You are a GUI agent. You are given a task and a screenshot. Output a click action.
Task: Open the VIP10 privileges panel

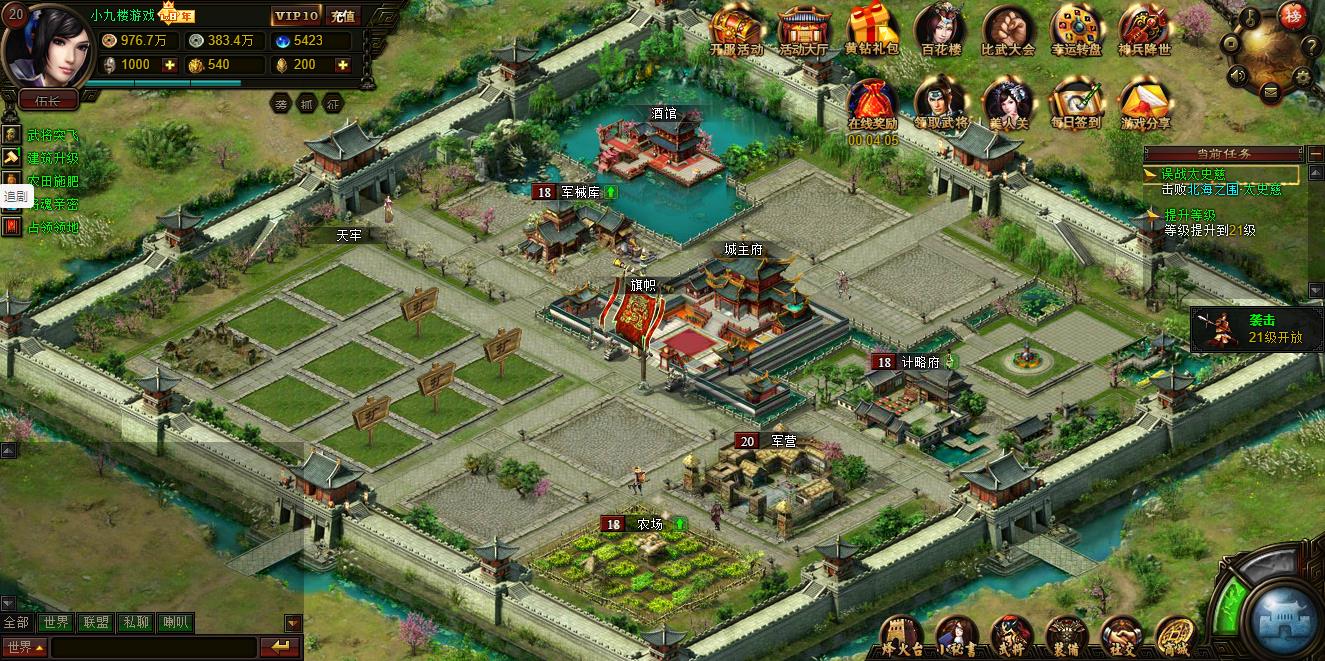tap(296, 16)
